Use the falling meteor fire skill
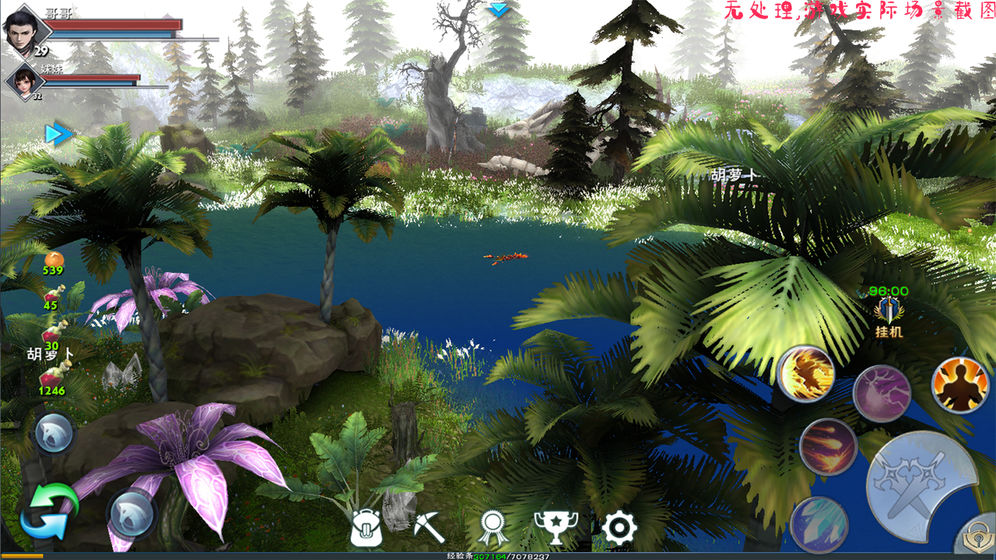The height and width of the screenshot is (560, 996). click(828, 446)
